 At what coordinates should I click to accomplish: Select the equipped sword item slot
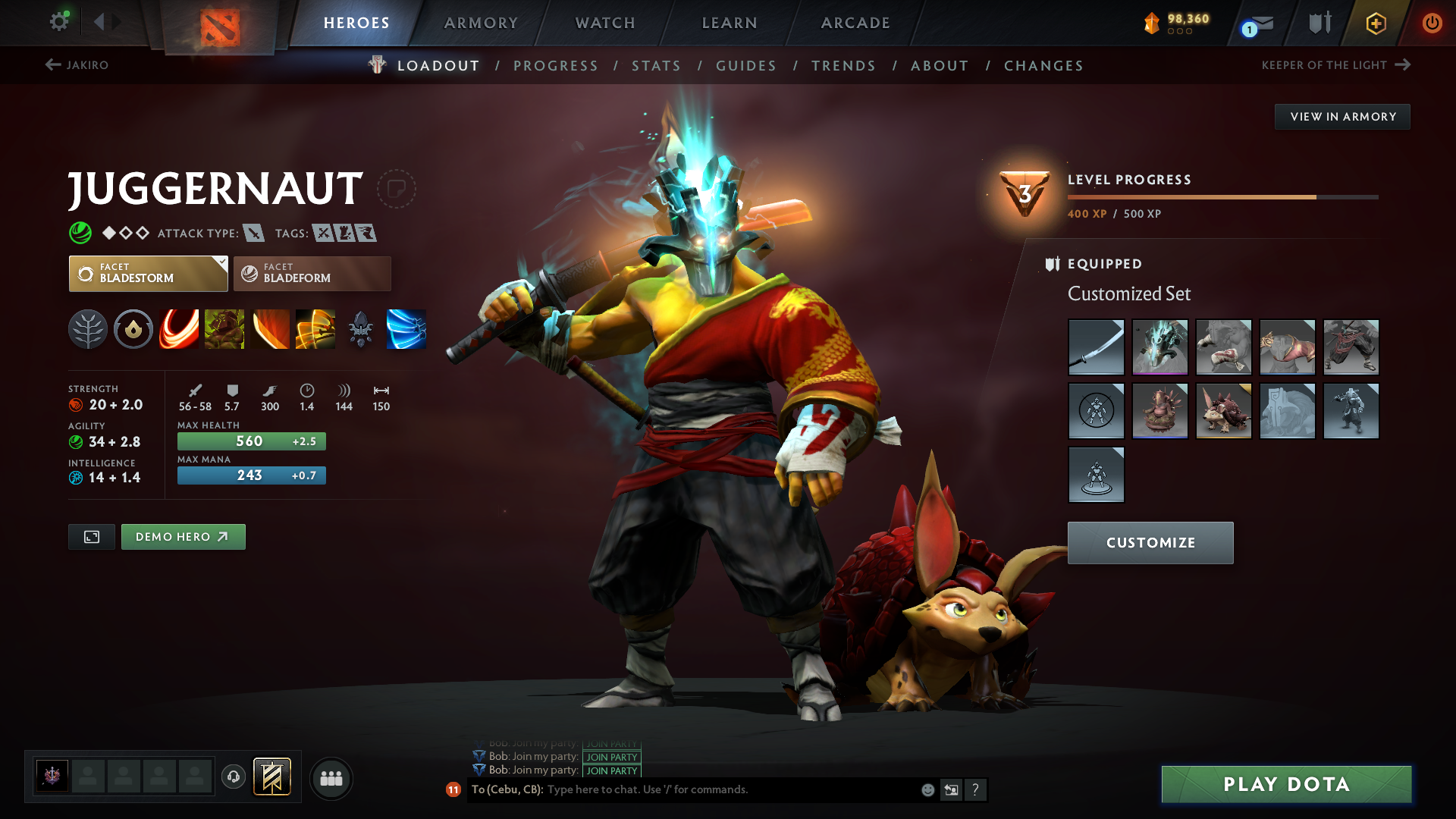click(x=1096, y=347)
